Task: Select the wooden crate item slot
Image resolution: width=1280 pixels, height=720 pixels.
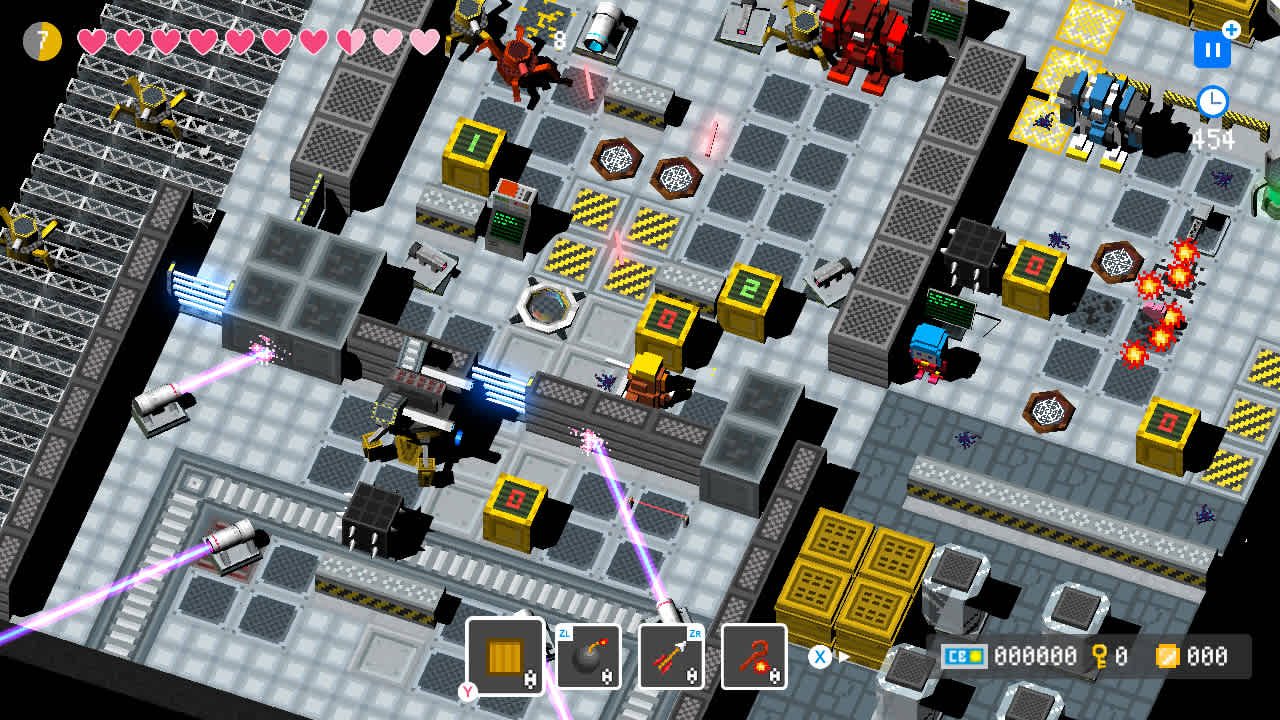Action: 505,656
